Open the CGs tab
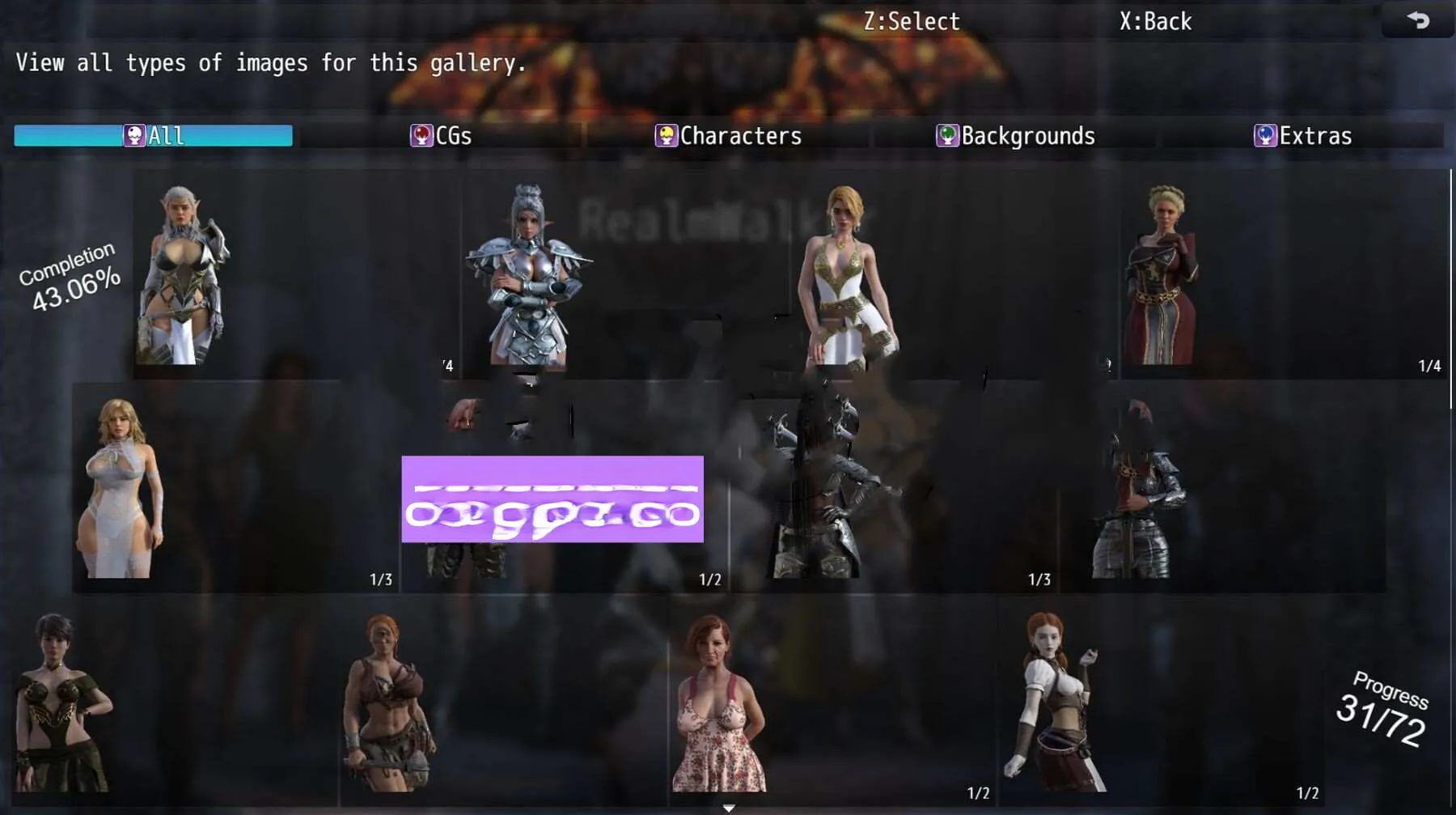Screen dimensions: 1456x815 tap(441, 135)
